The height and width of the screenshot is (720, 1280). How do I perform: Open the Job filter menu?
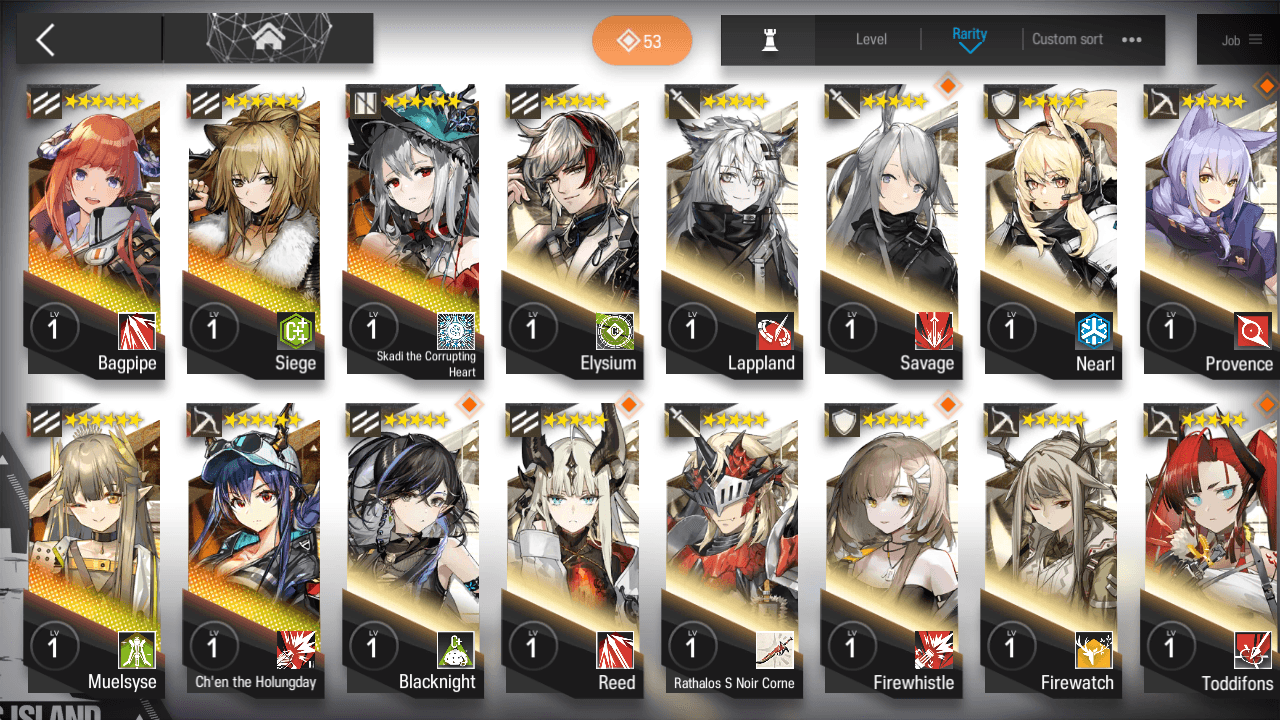tap(1241, 40)
